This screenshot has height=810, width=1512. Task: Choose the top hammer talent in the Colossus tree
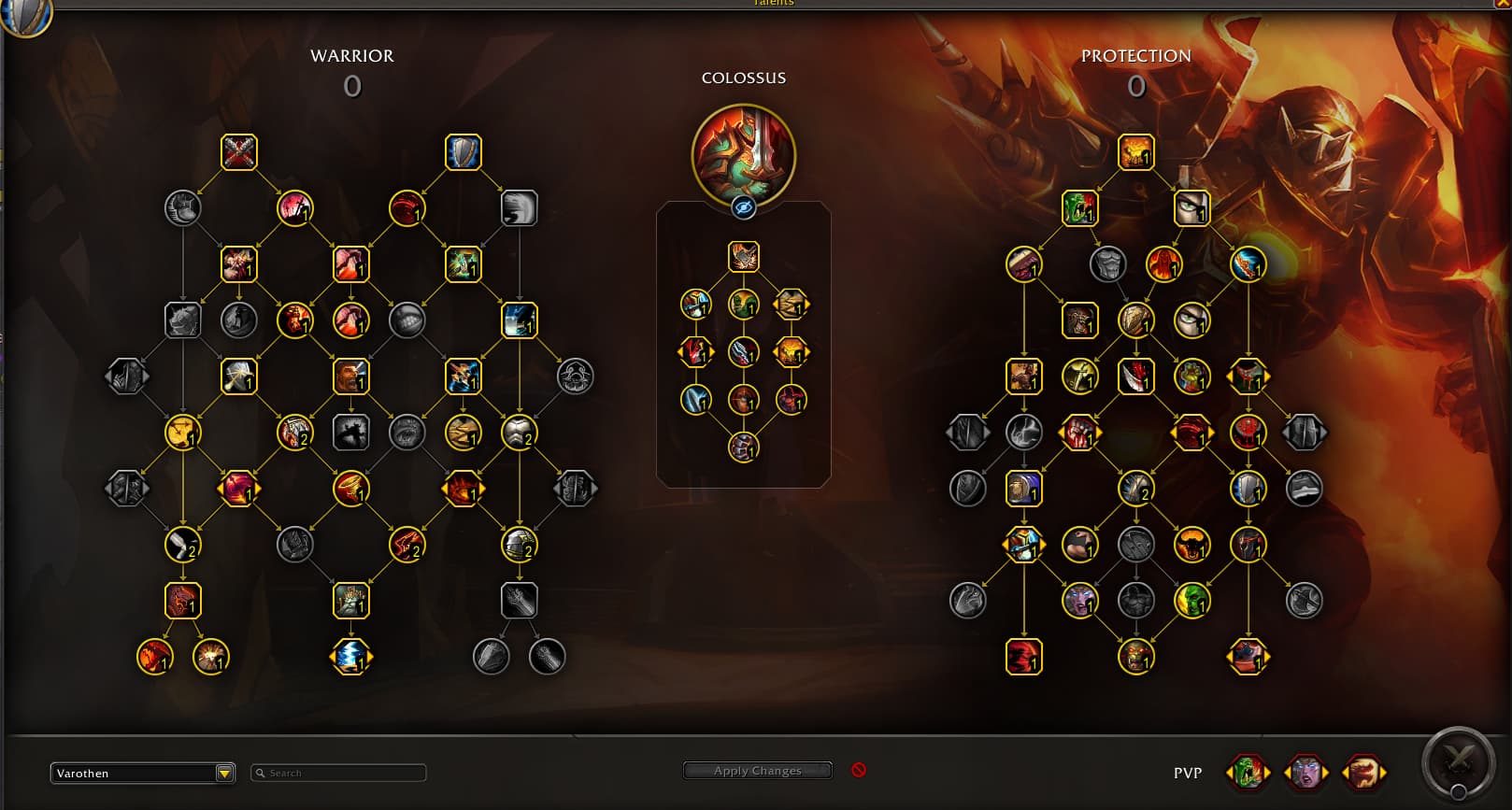click(744, 257)
